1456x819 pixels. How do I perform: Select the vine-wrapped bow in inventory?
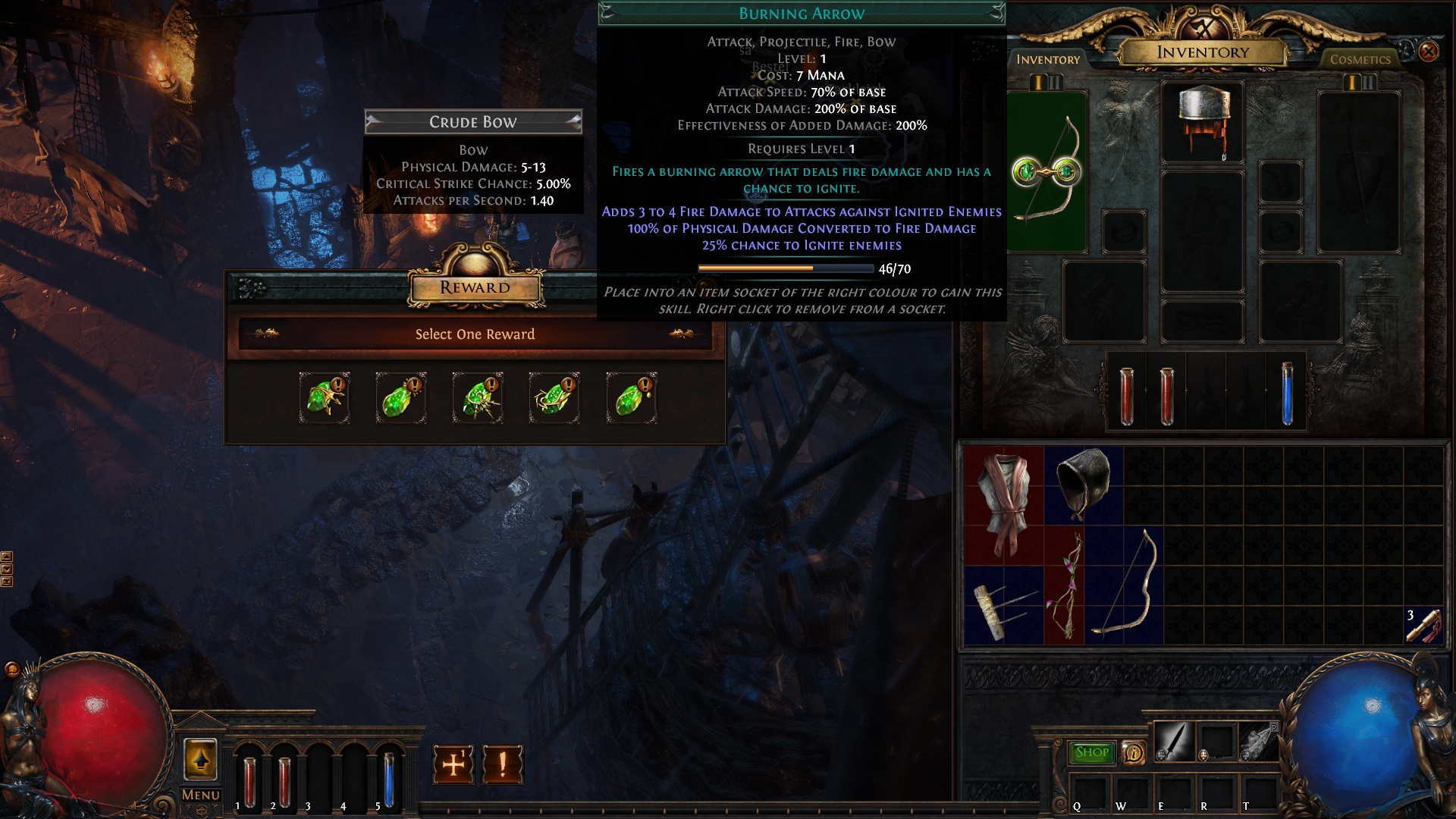(1064, 585)
